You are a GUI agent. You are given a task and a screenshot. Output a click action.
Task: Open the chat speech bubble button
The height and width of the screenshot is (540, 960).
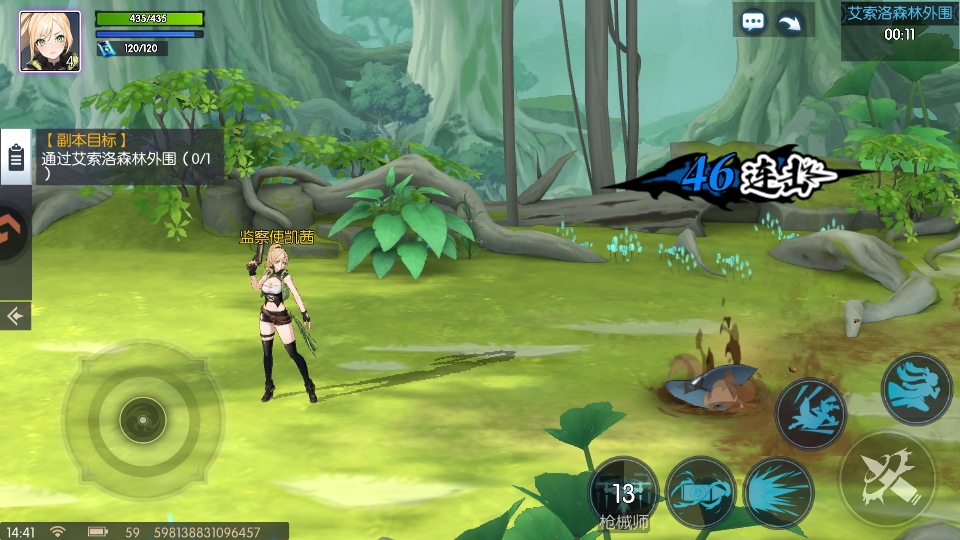[754, 22]
